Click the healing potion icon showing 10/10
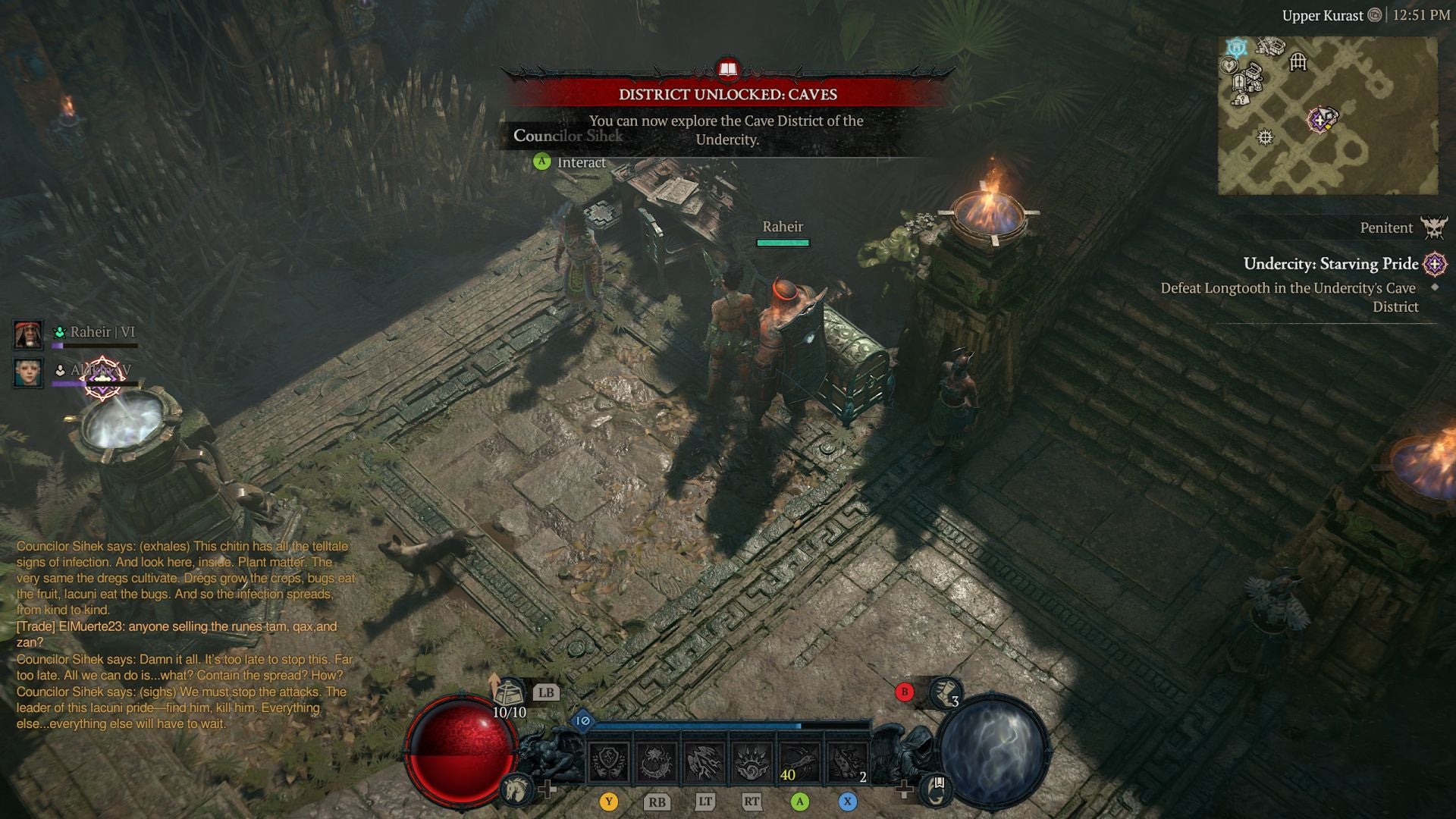 (x=510, y=692)
